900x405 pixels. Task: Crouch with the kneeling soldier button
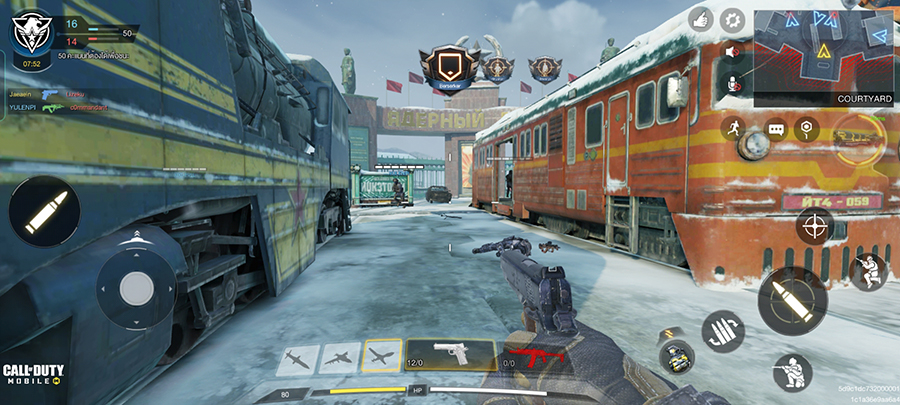pyautogui.click(x=793, y=372)
